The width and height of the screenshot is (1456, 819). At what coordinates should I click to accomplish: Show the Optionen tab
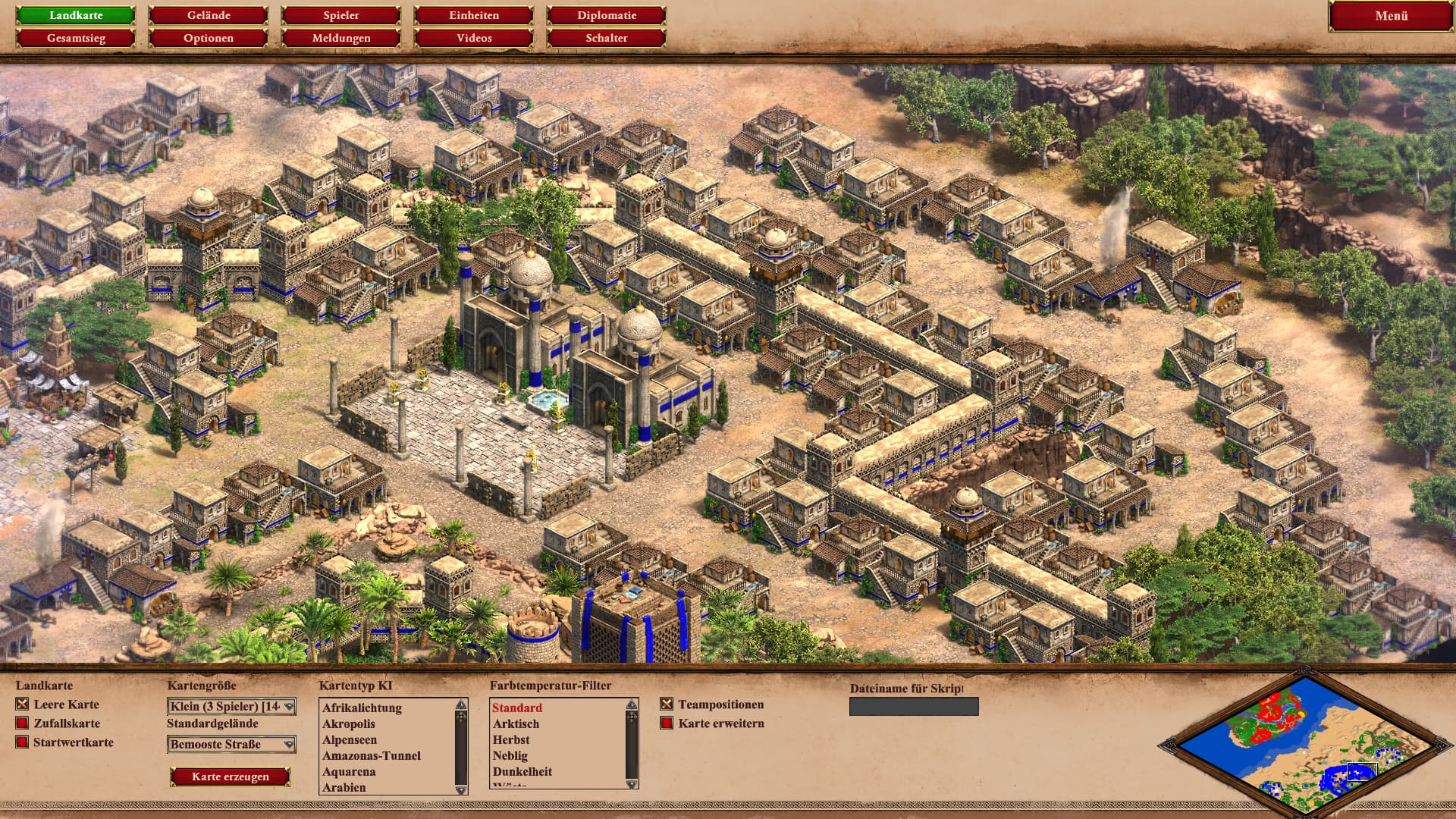209,38
